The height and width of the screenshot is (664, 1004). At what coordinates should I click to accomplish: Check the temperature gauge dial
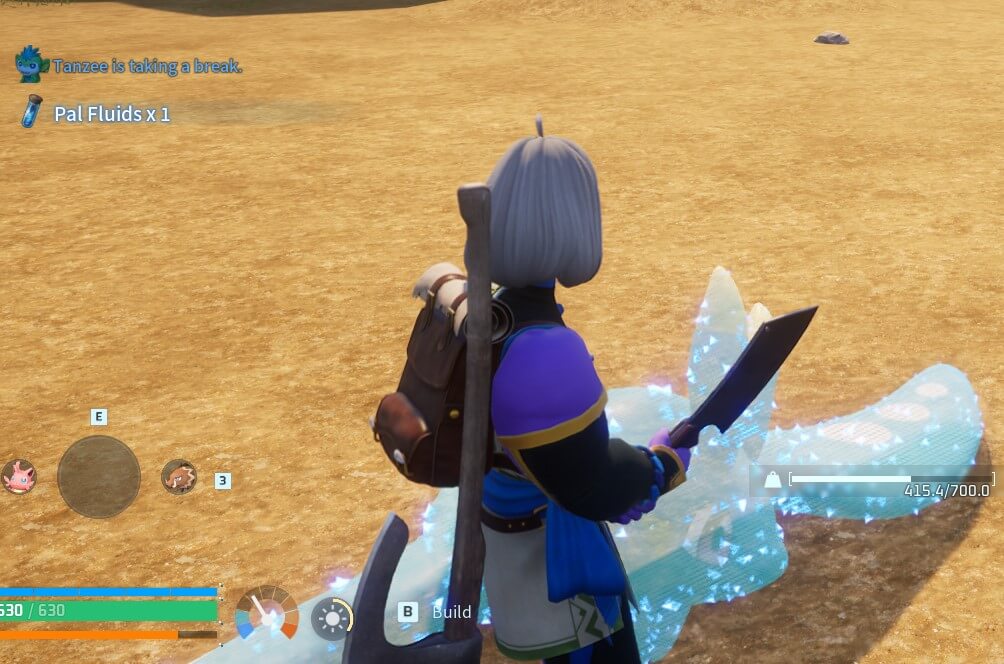point(266,612)
